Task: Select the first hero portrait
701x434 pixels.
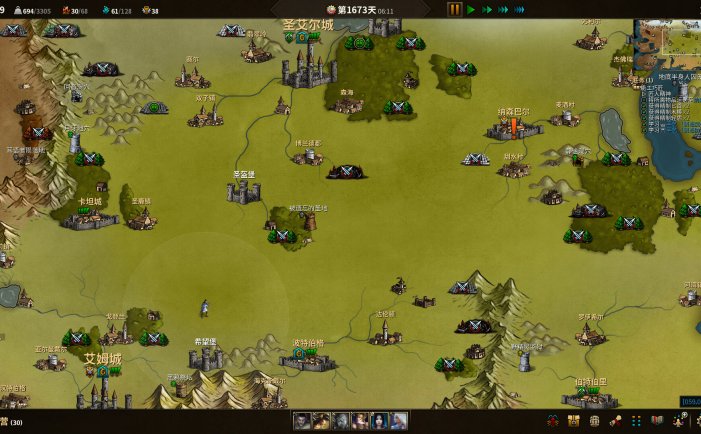Action: pyautogui.click(x=301, y=421)
